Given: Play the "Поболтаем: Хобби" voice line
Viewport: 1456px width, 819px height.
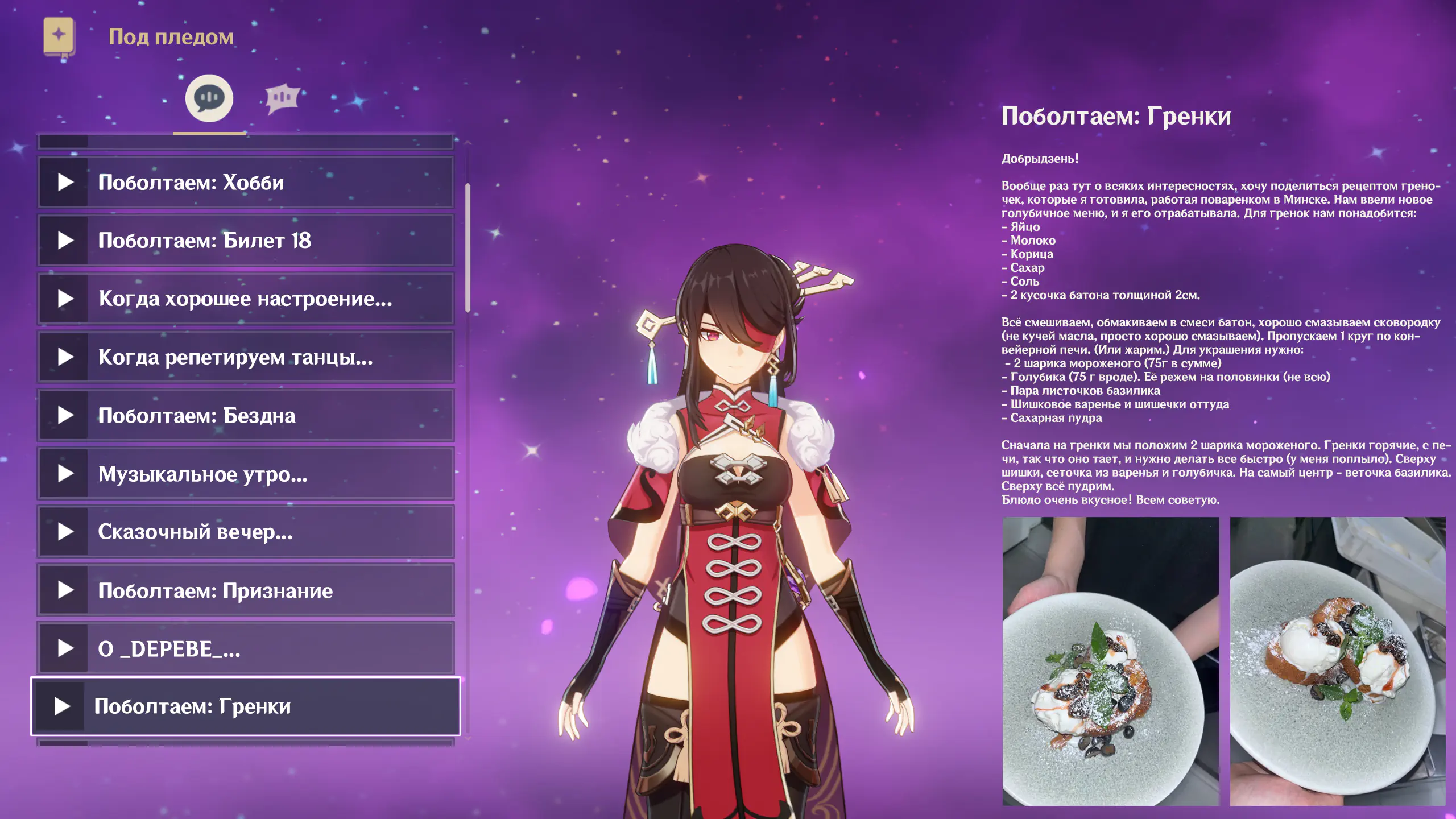Looking at the screenshot, I should coord(246,183).
